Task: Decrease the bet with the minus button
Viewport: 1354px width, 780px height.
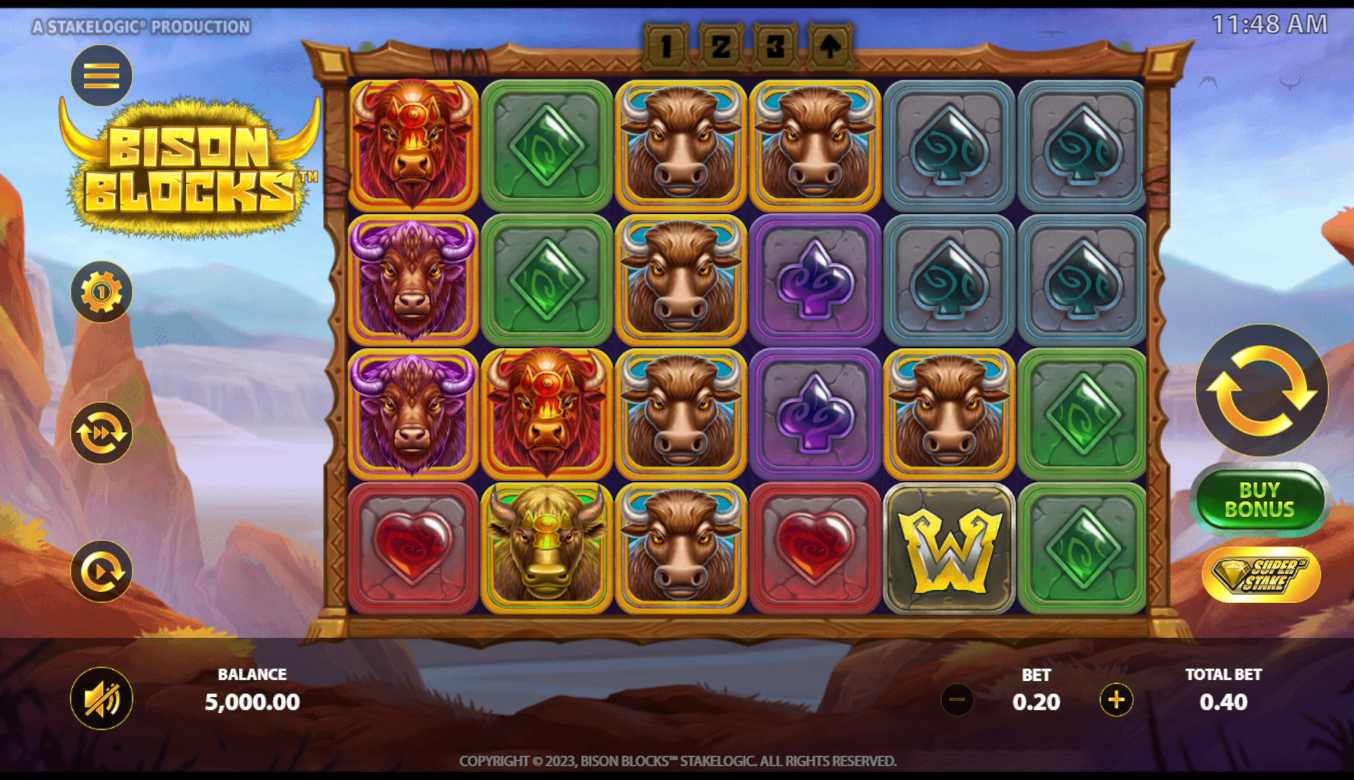Action: click(957, 700)
